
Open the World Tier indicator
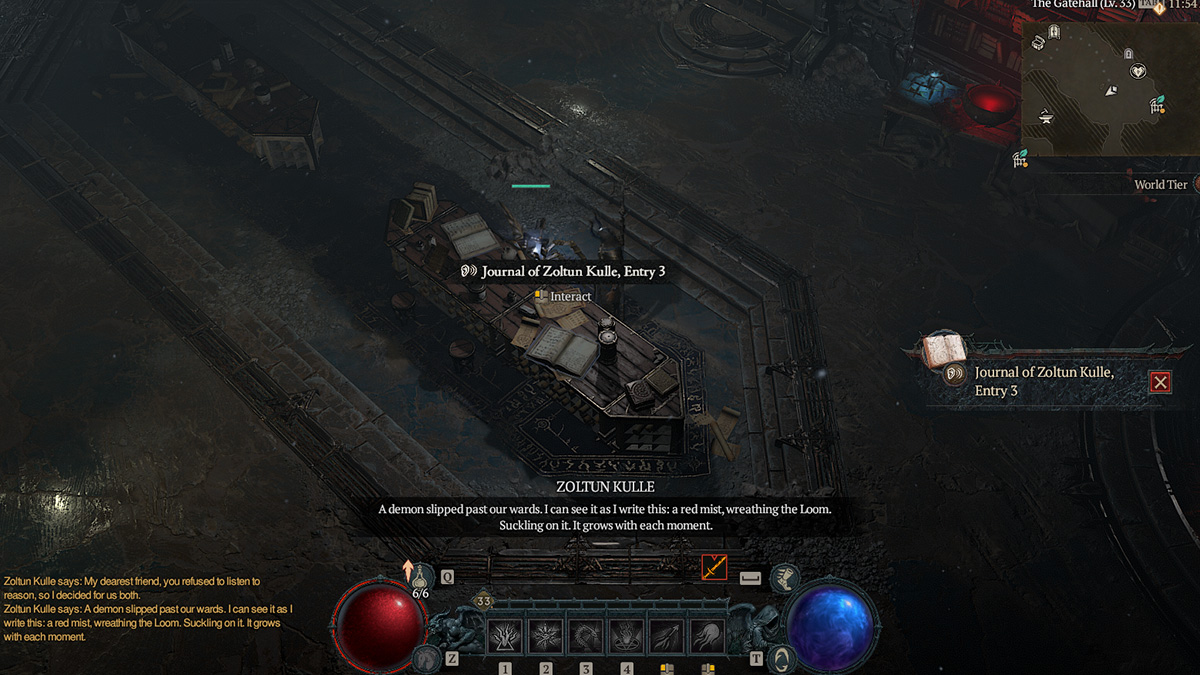click(x=1160, y=184)
